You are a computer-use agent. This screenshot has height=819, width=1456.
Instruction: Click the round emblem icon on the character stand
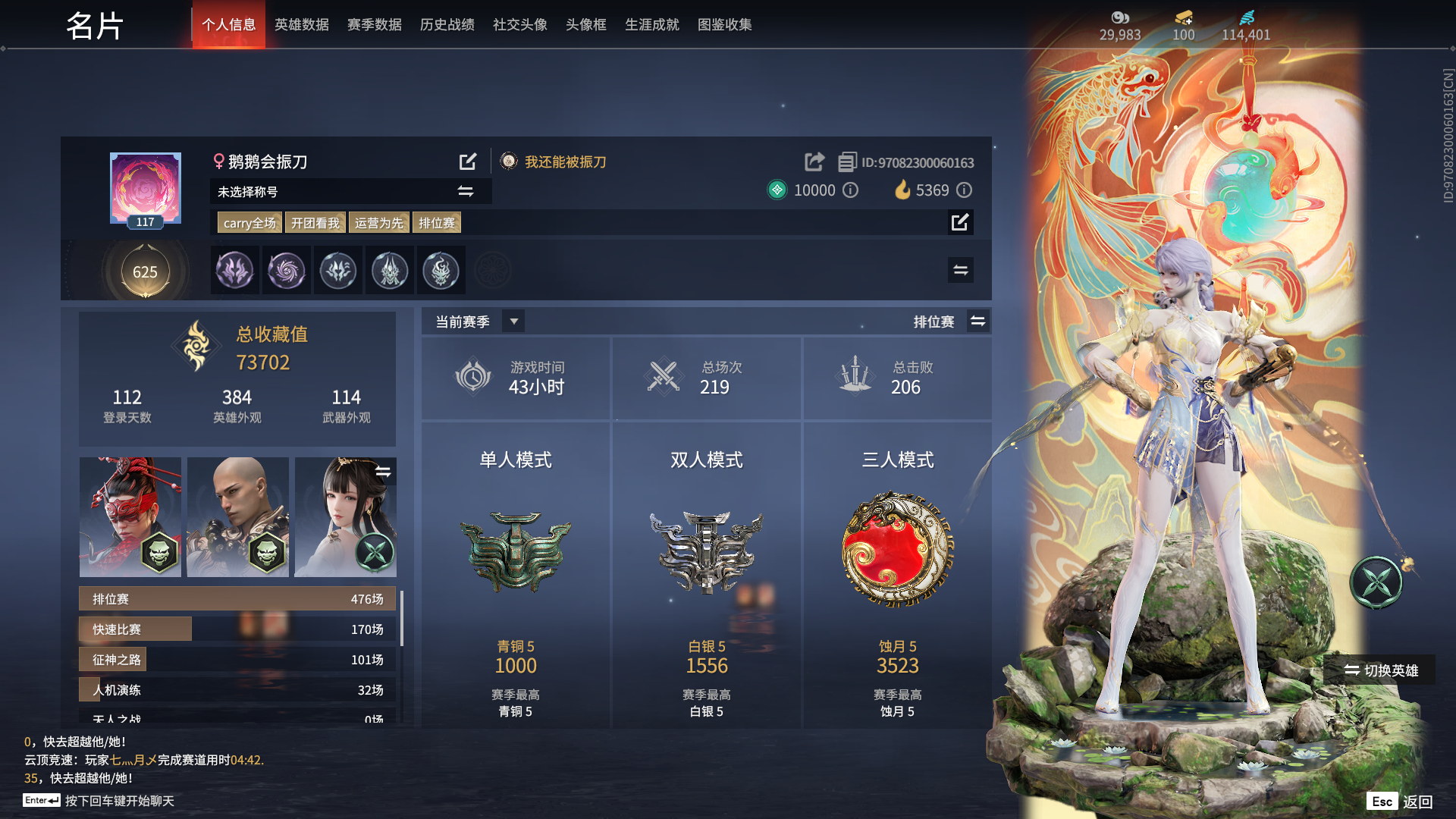(1376, 581)
